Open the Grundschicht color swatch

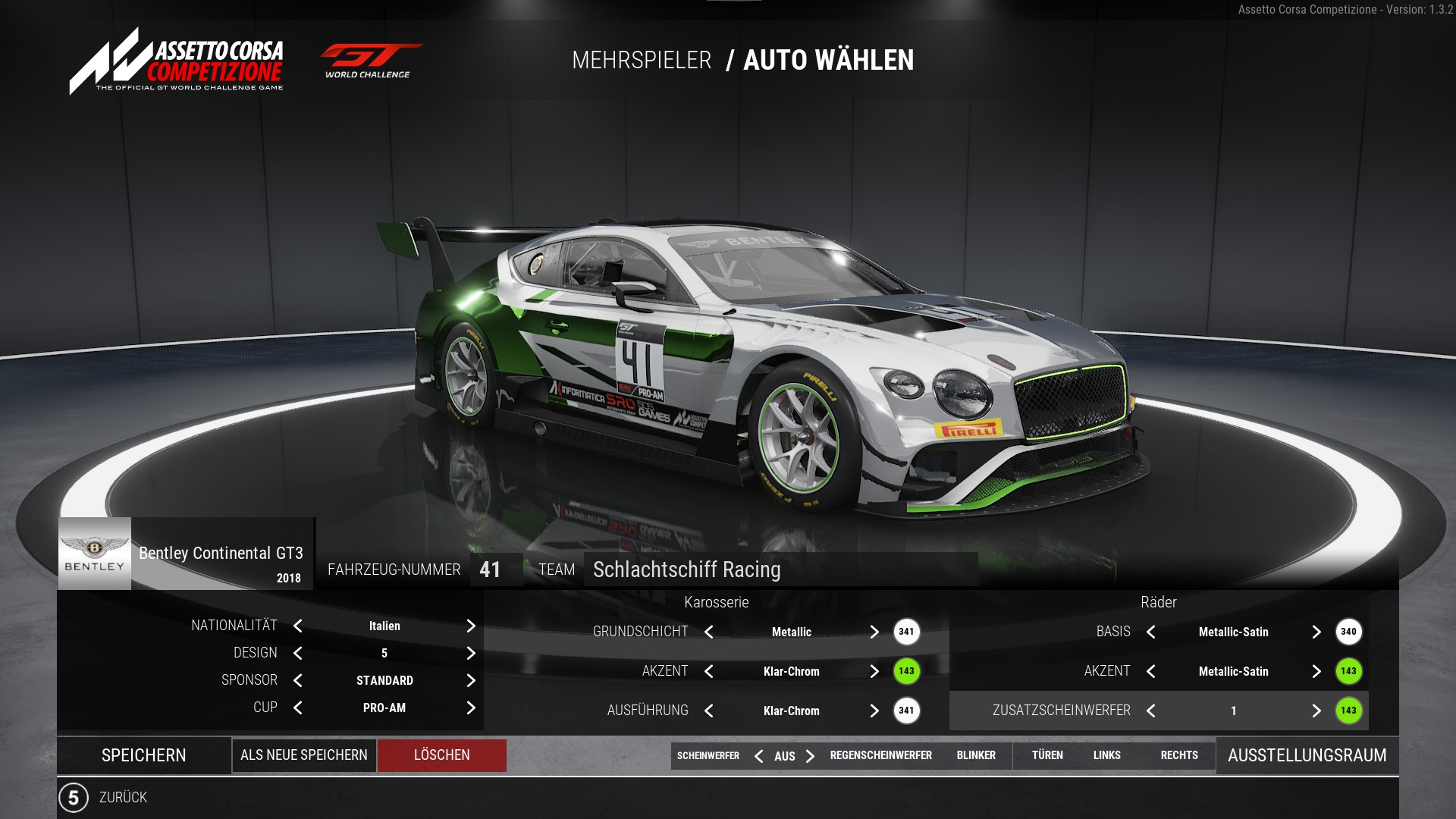[906, 632]
